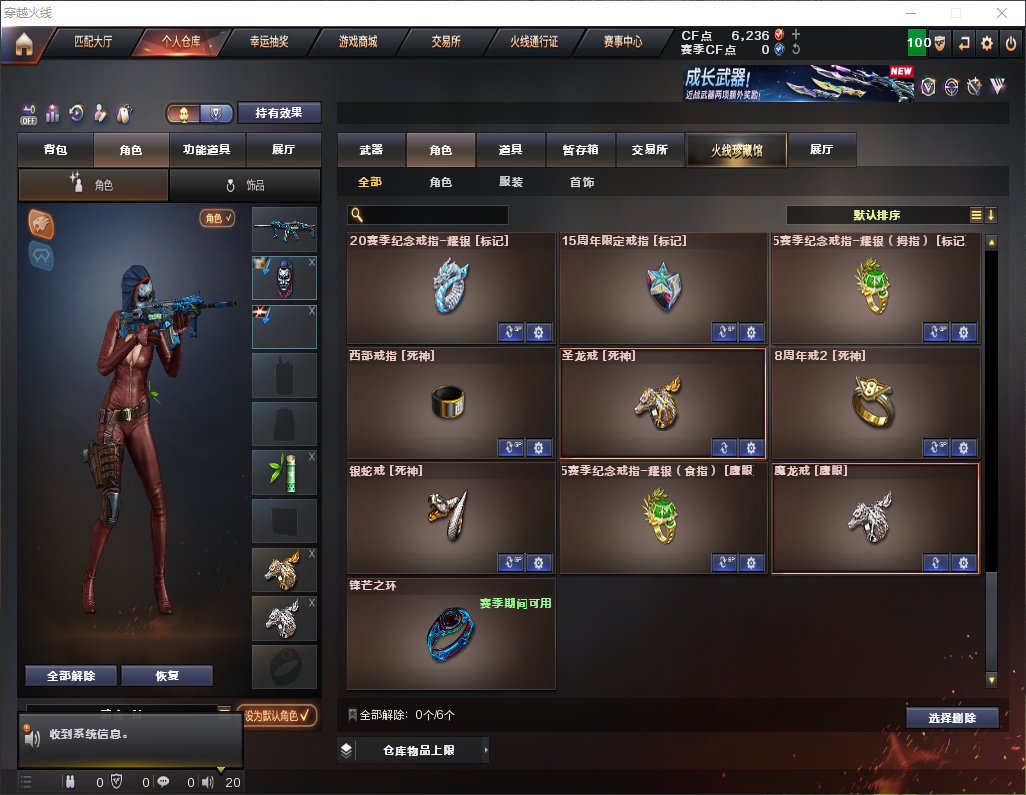Close the game window
This screenshot has width=1026, height=795.
click(x=1001, y=13)
